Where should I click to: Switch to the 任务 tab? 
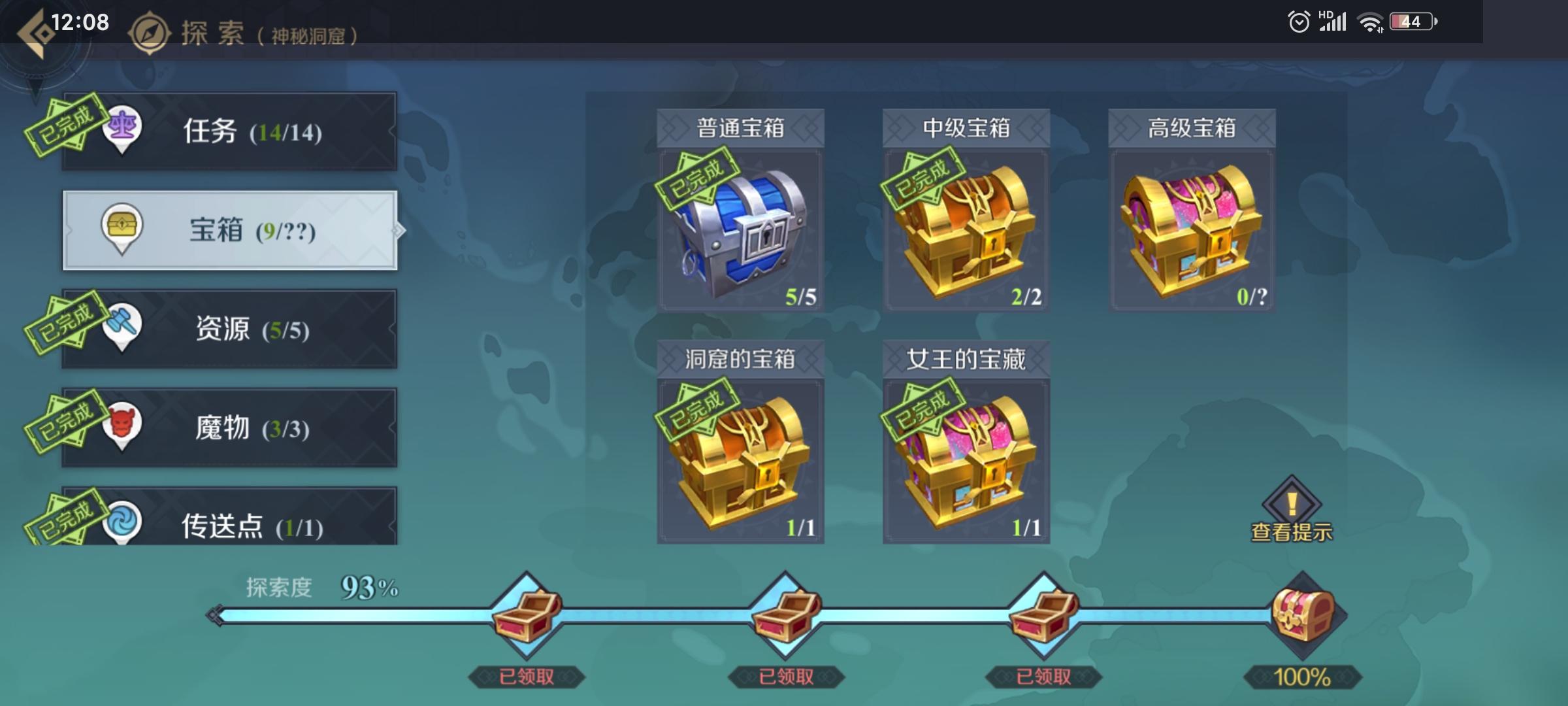pyautogui.click(x=229, y=130)
